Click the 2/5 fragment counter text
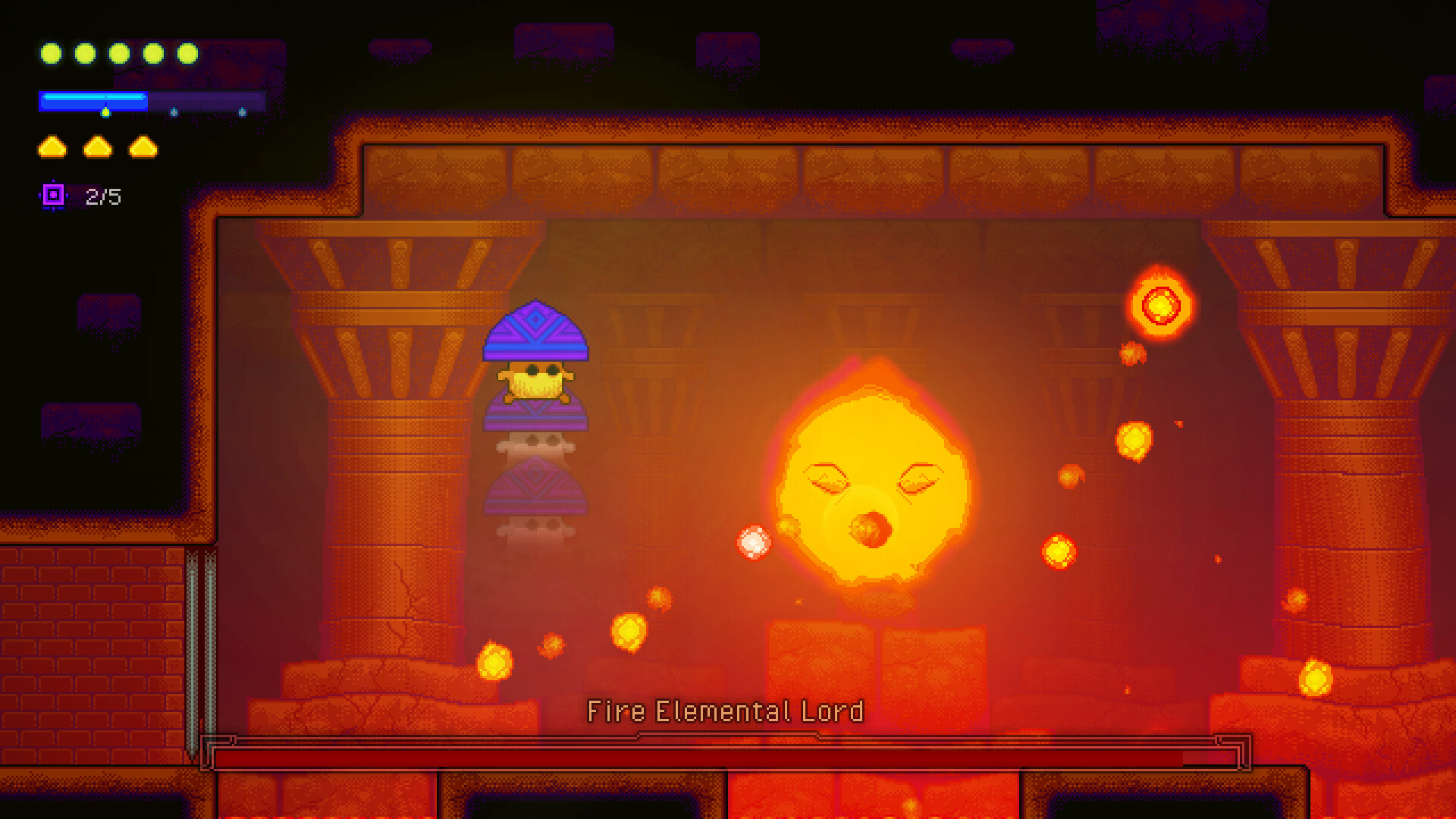This screenshot has width=1456, height=819. (102, 196)
